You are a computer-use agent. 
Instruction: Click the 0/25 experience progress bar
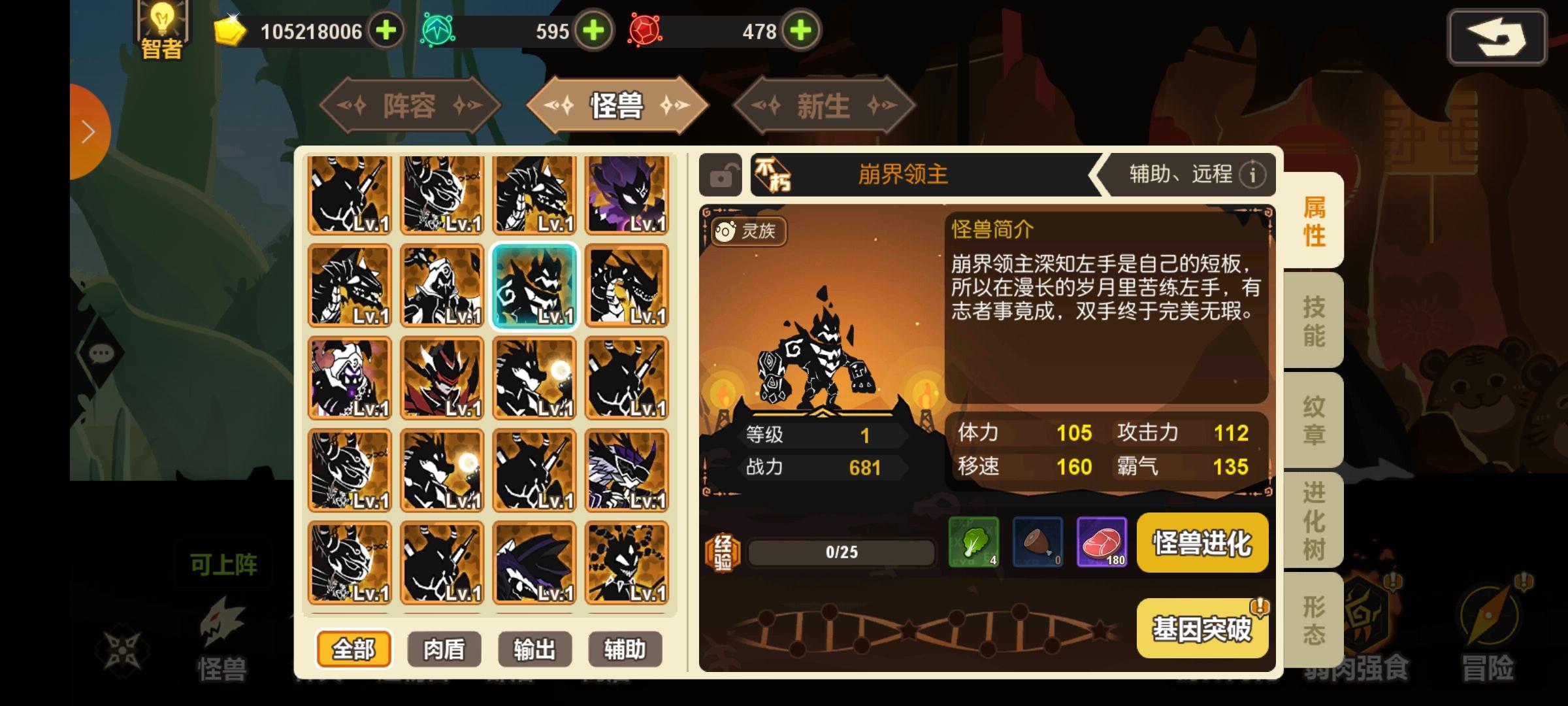click(840, 551)
